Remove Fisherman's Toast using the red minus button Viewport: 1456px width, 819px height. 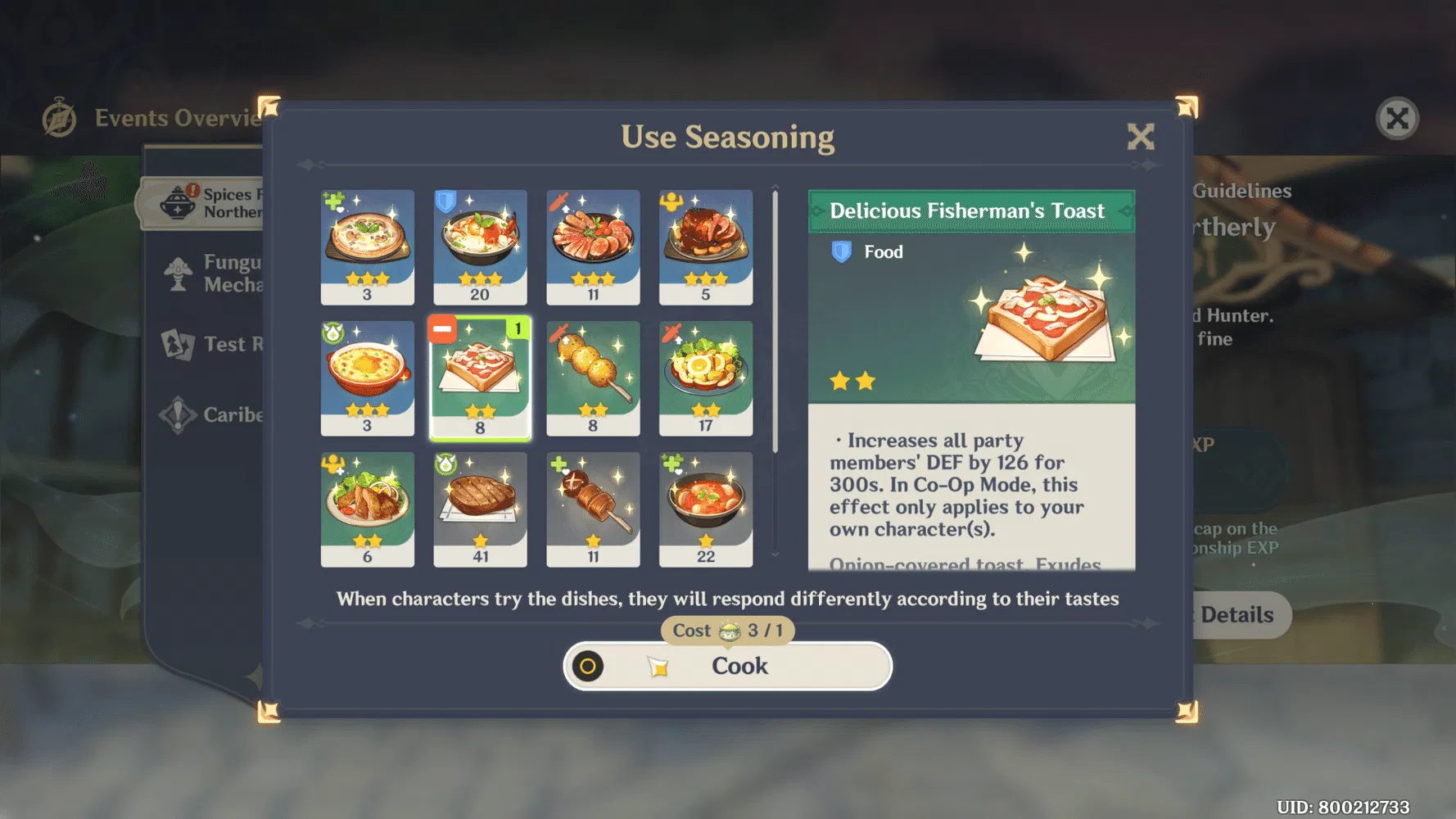(443, 330)
